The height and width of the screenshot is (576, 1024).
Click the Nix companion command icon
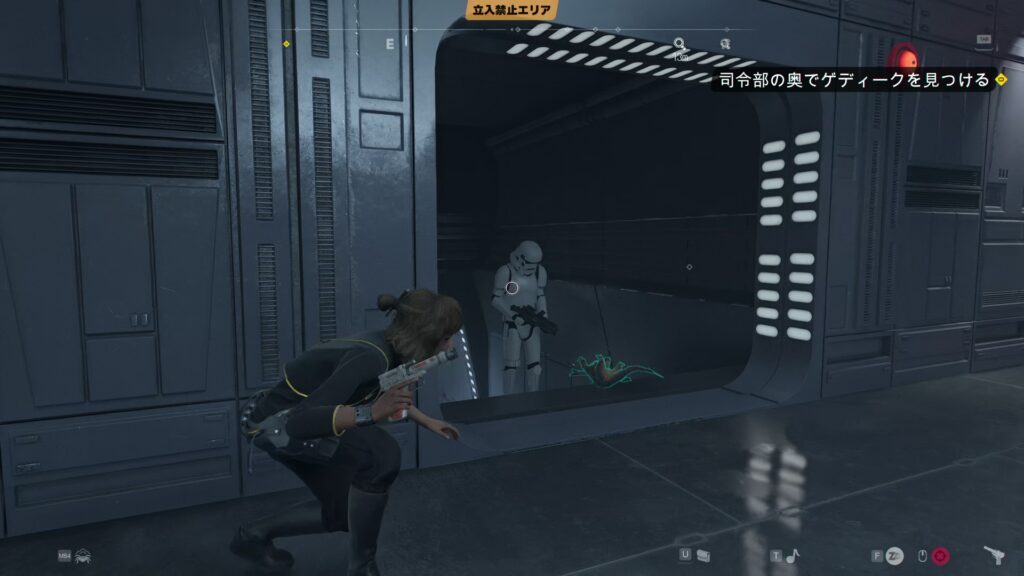82,555
